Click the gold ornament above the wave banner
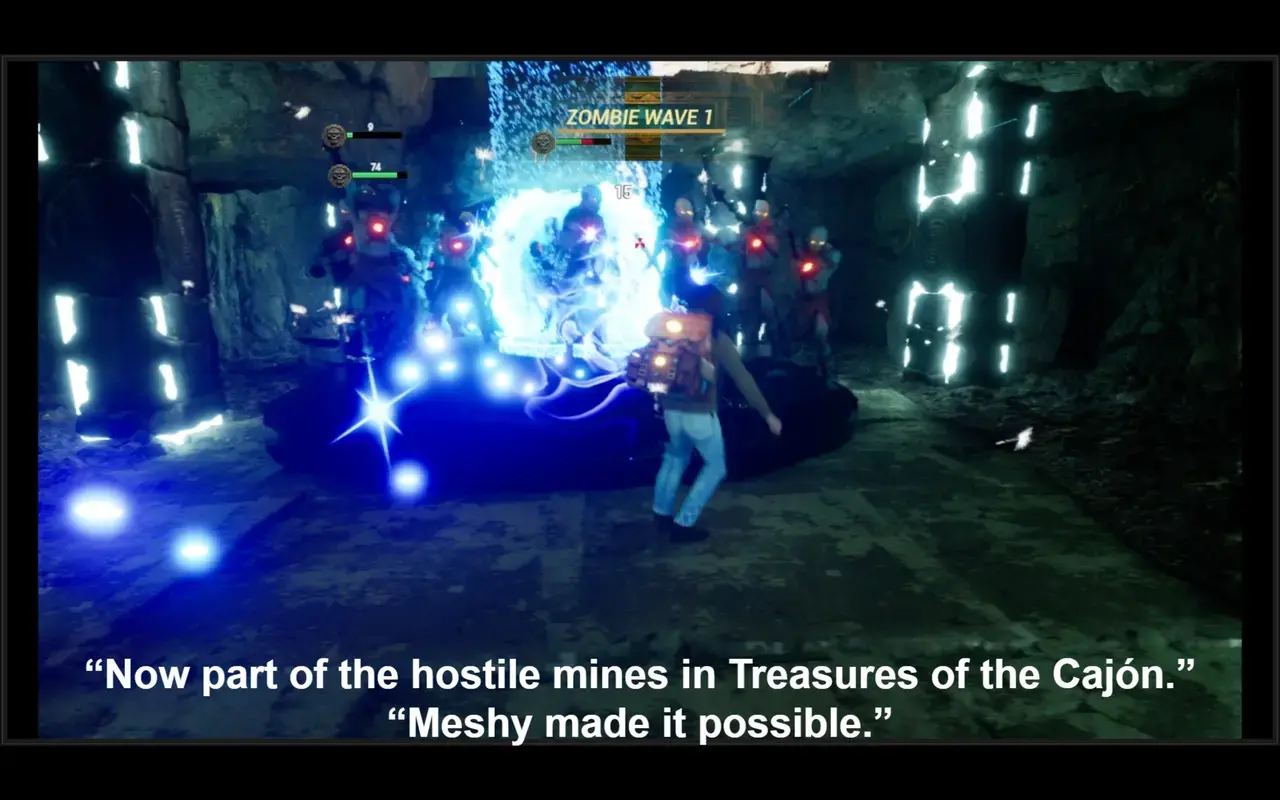 [x=641, y=97]
